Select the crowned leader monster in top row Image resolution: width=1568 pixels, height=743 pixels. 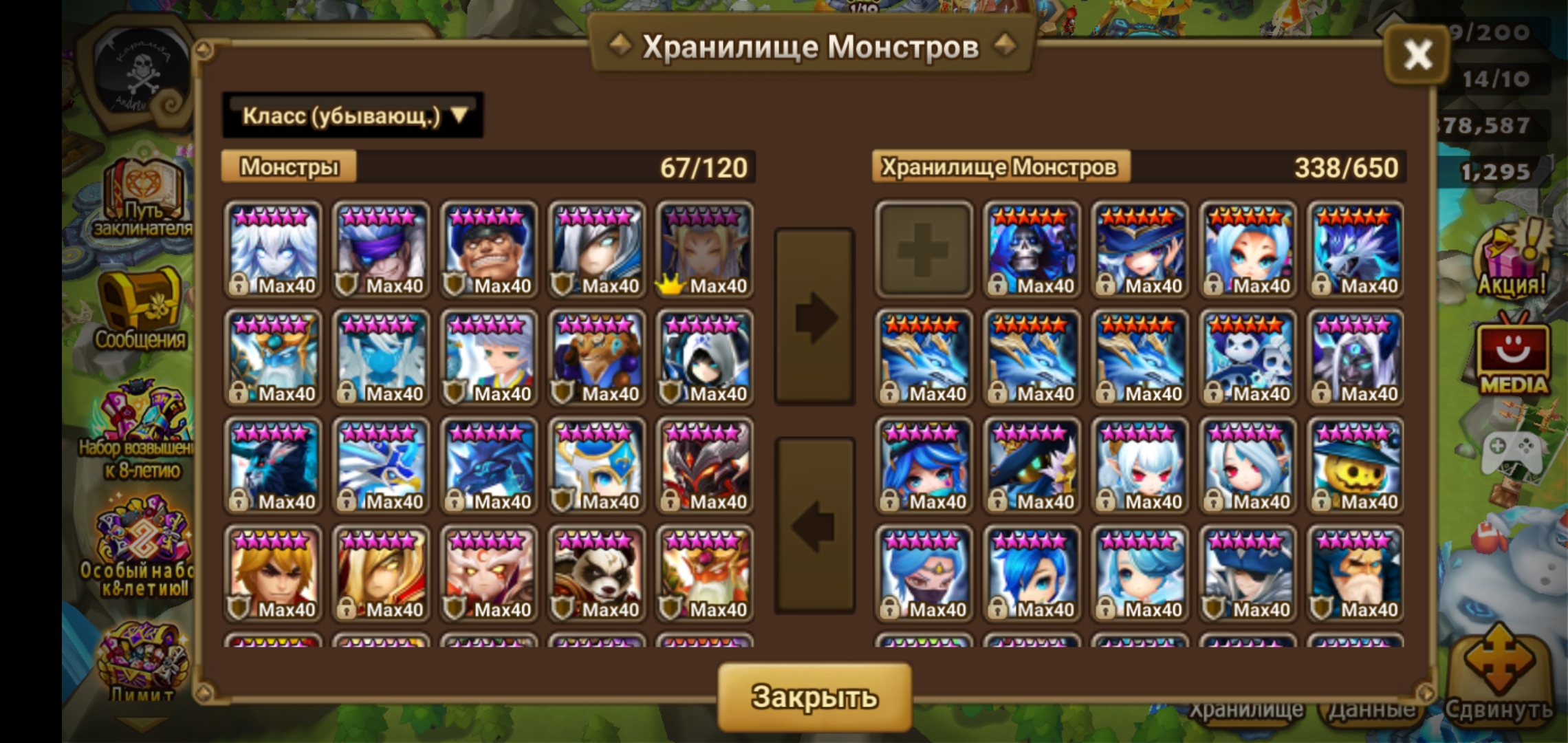point(704,248)
